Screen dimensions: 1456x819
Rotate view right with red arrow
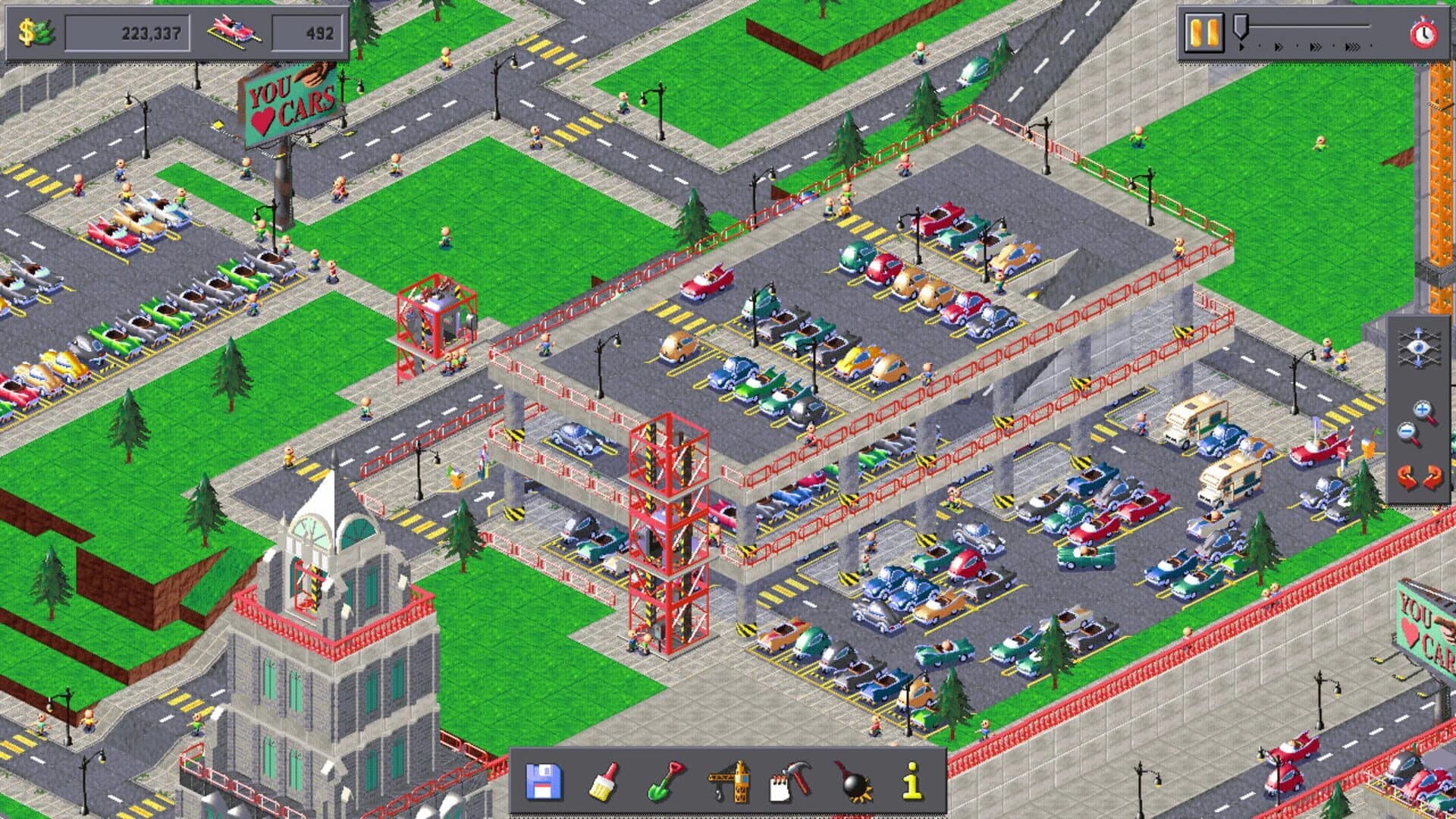(x=1433, y=477)
